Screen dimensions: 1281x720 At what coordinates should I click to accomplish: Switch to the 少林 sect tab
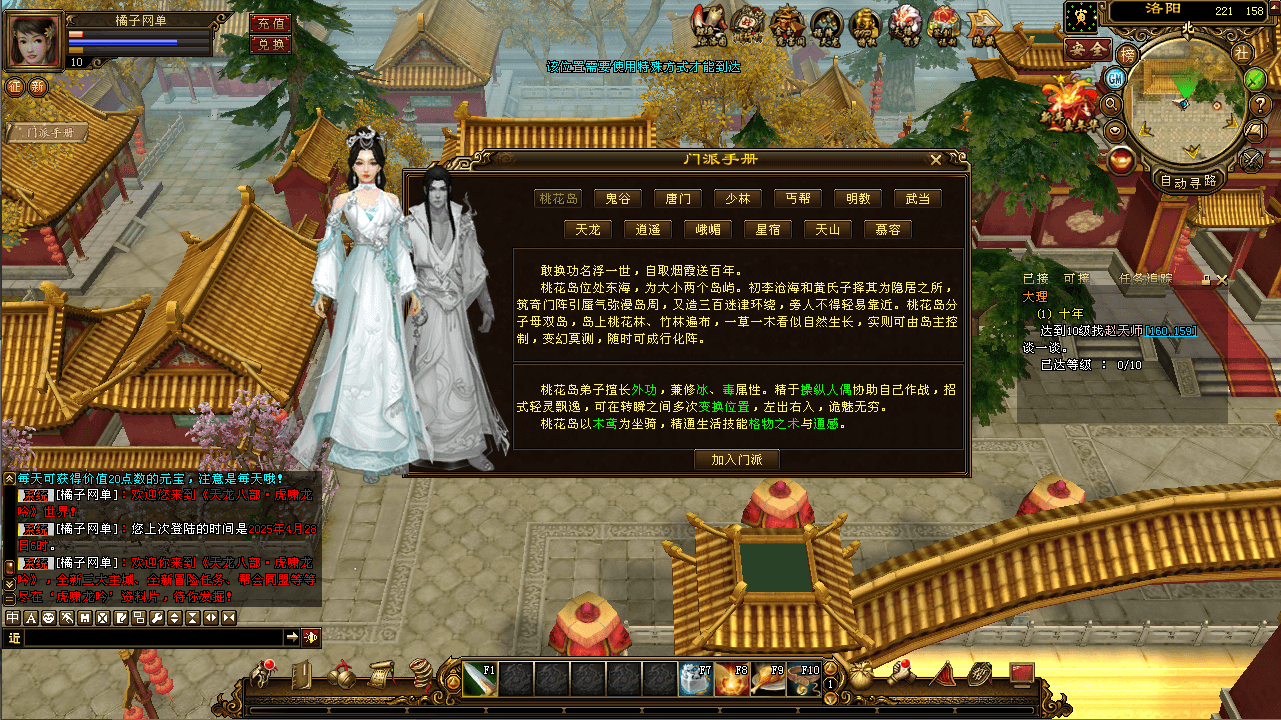(x=737, y=197)
